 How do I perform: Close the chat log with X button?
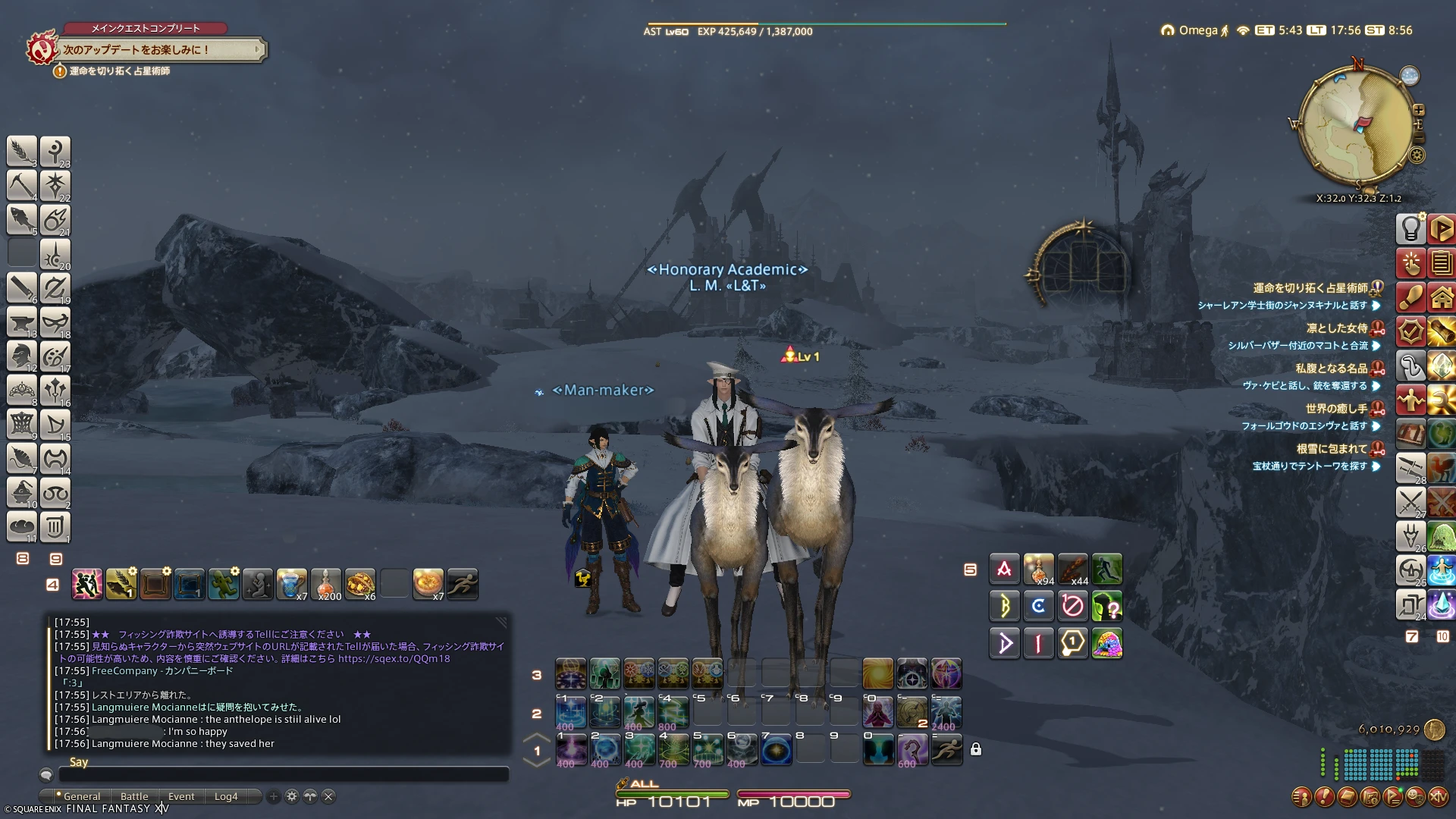[x=328, y=796]
